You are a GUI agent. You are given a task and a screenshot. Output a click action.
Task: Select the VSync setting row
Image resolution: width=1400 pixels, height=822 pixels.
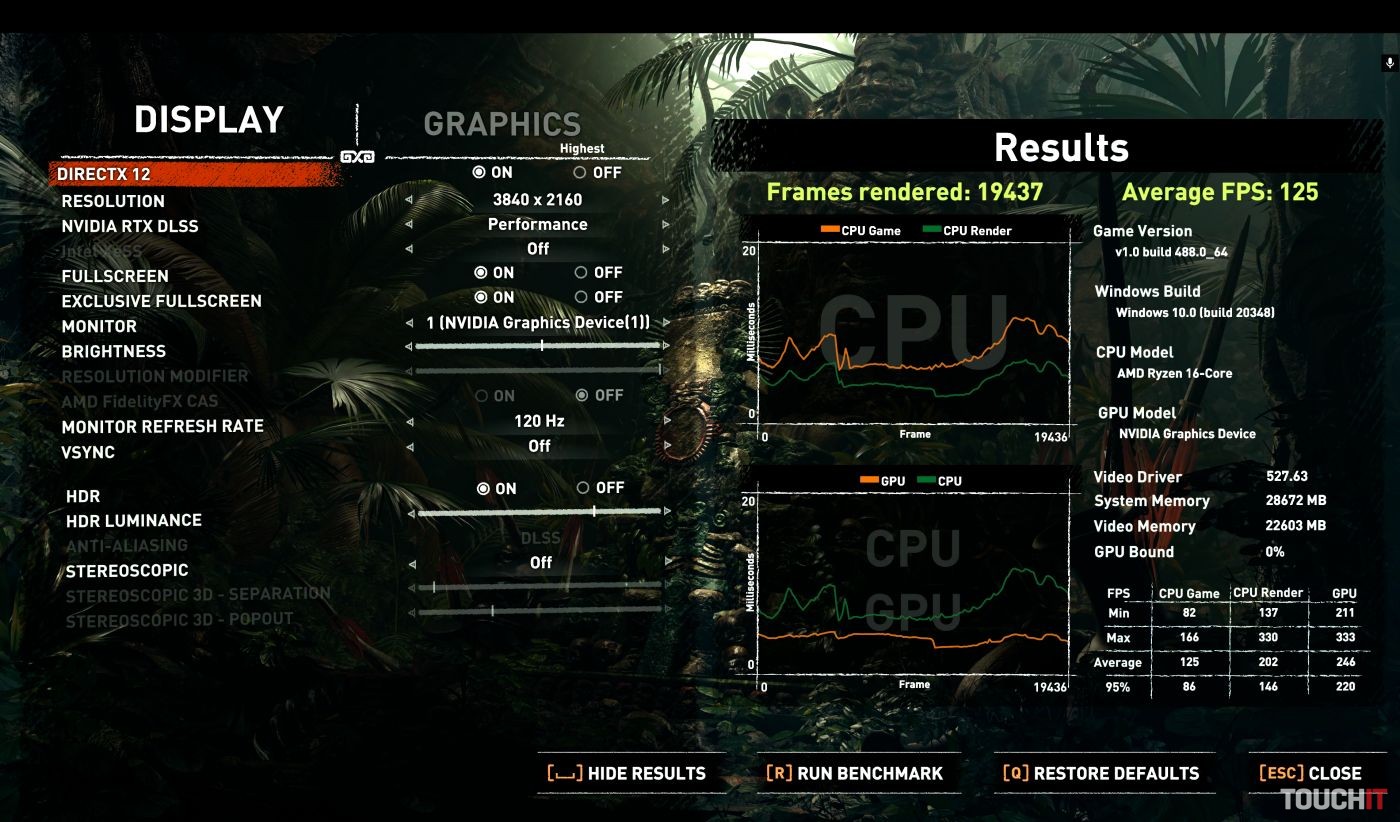[88, 452]
